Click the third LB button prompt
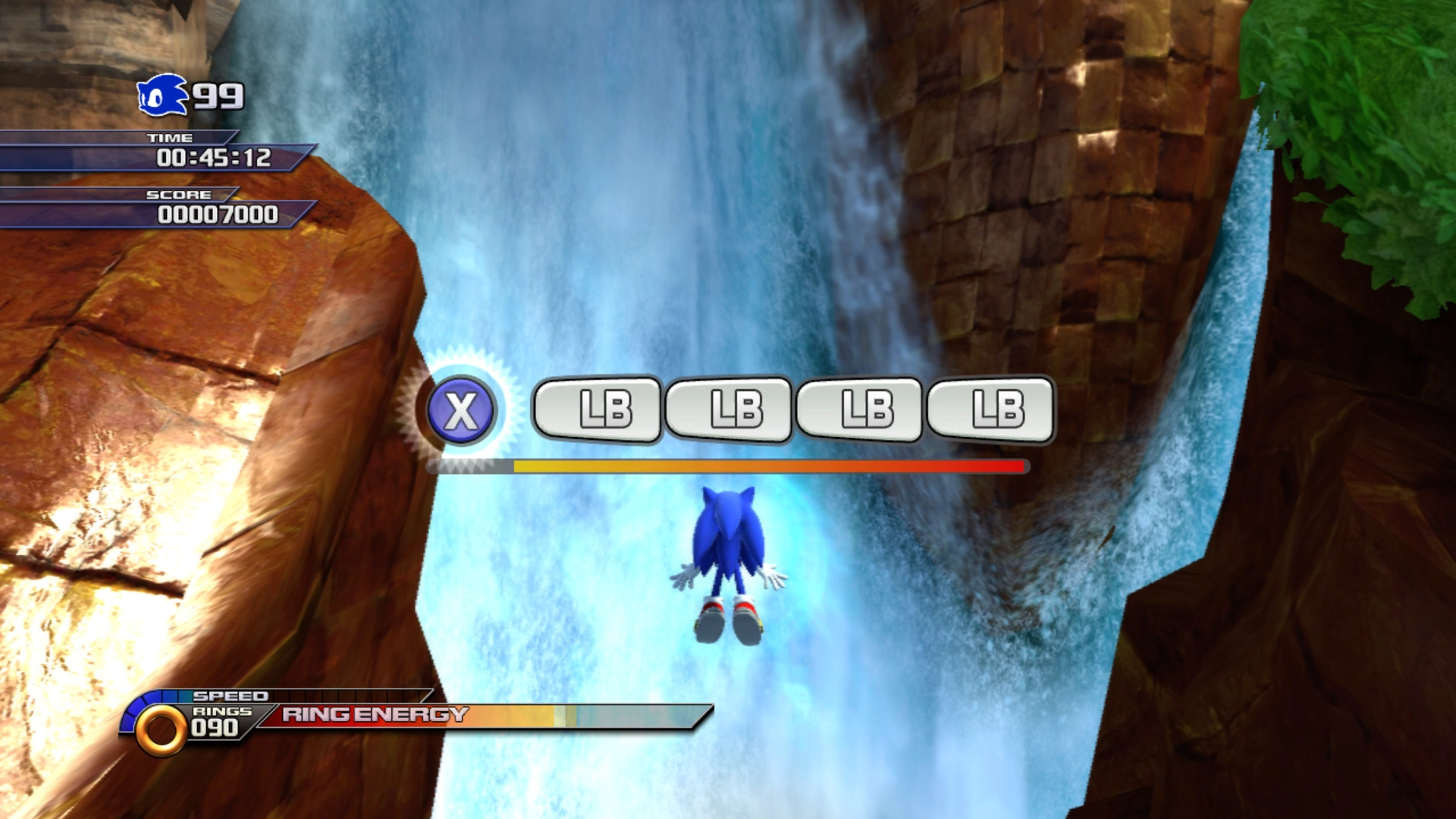Viewport: 1456px width, 819px height. (x=861, y=410)
